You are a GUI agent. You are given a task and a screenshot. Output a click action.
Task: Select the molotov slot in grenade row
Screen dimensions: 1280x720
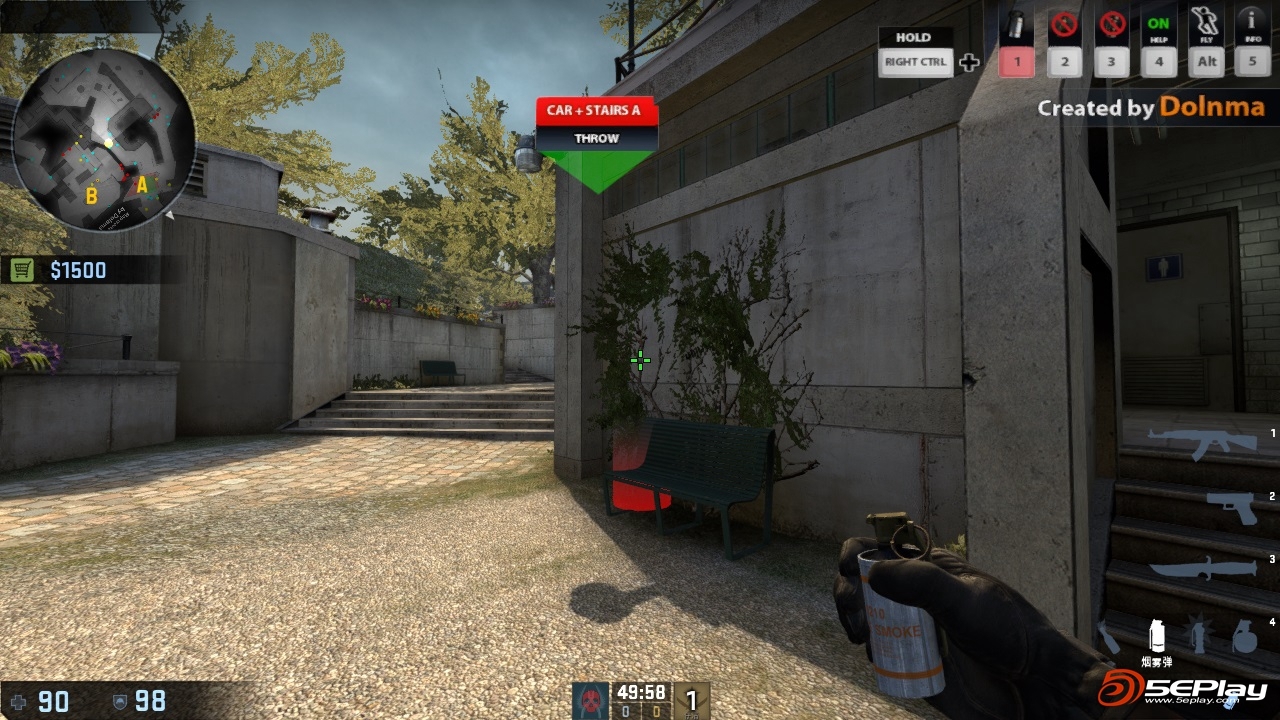point(1108,637)
